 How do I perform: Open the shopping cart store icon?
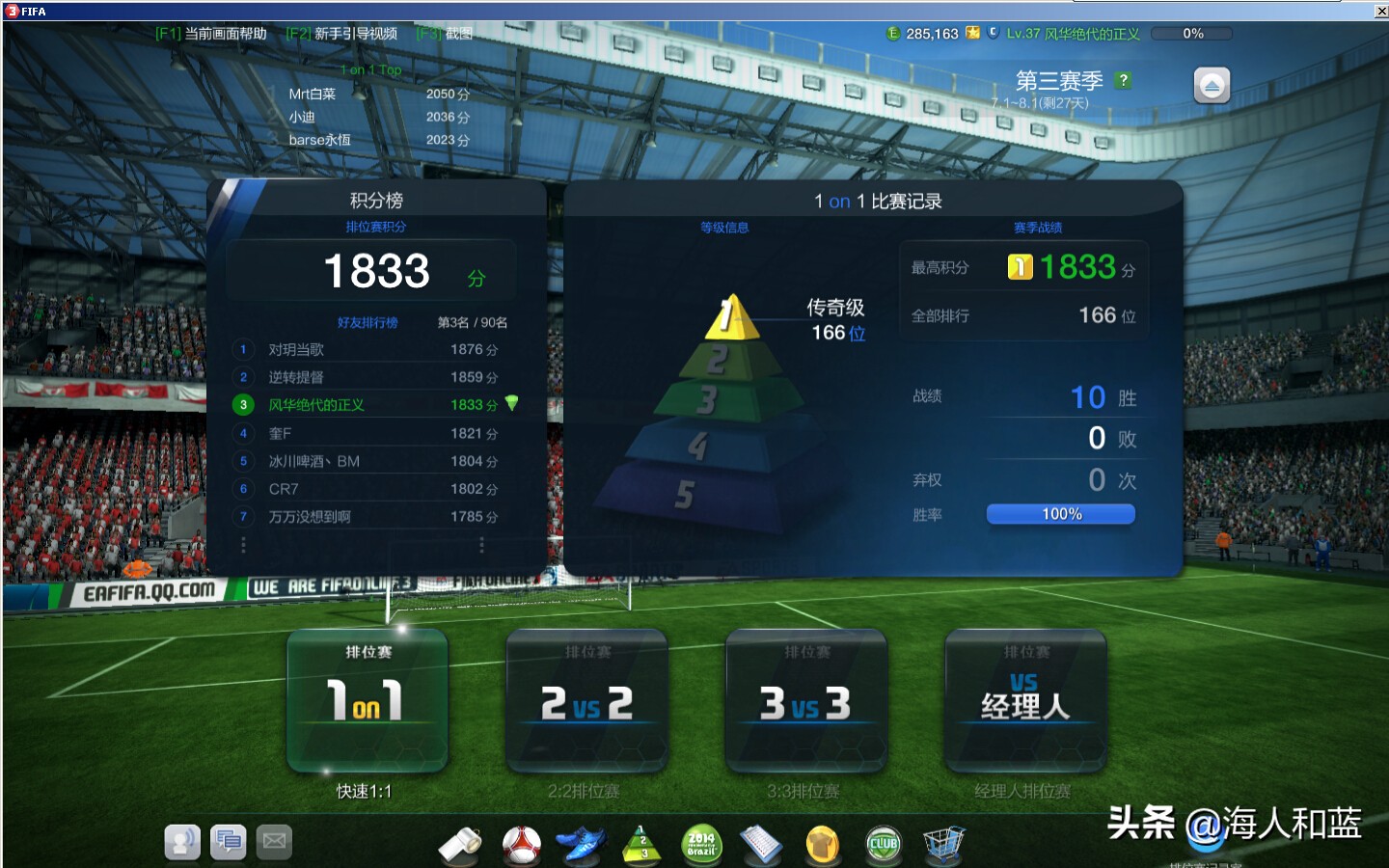943,844
